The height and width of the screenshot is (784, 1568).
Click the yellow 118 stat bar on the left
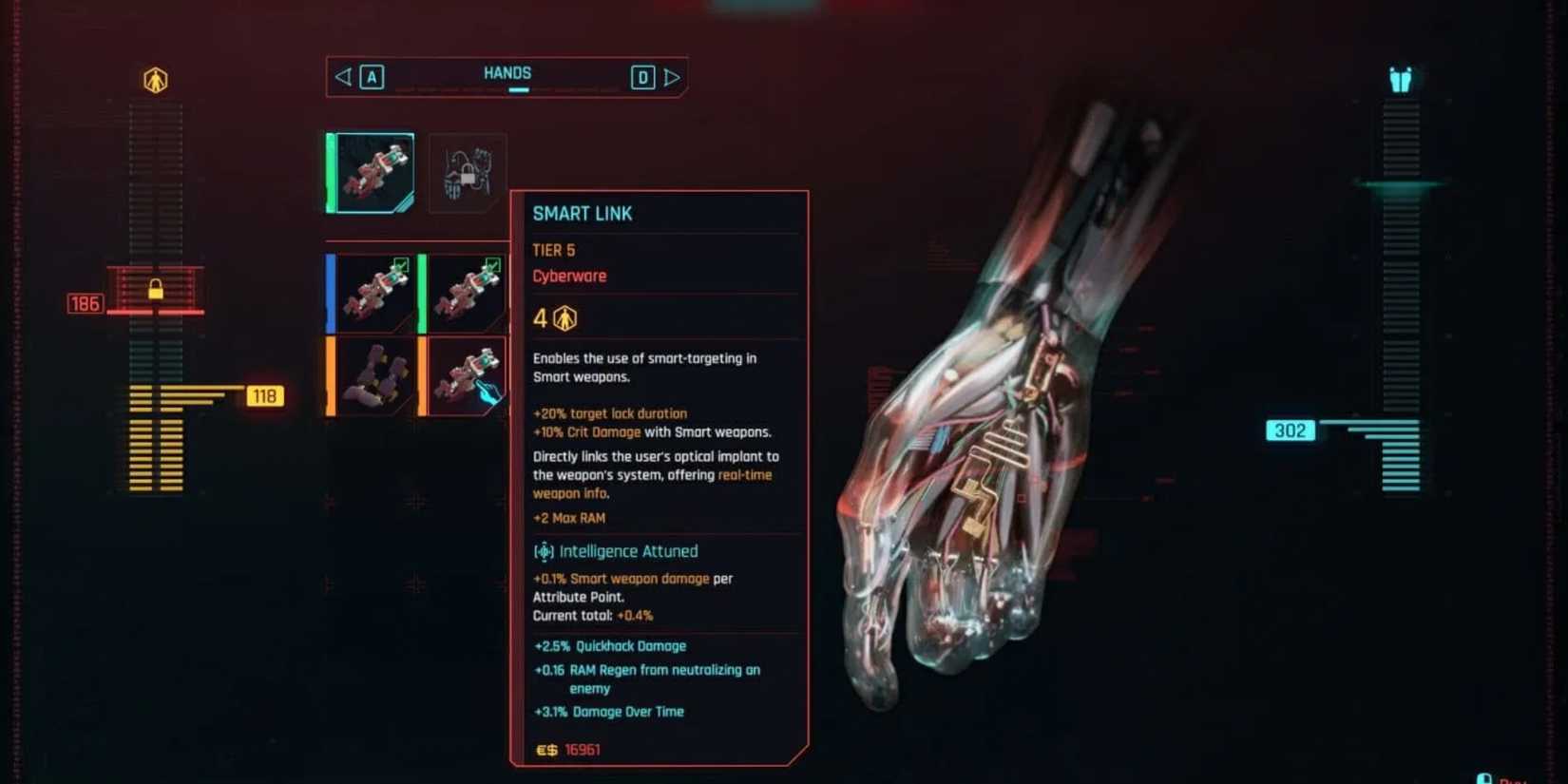coord(265,395)
